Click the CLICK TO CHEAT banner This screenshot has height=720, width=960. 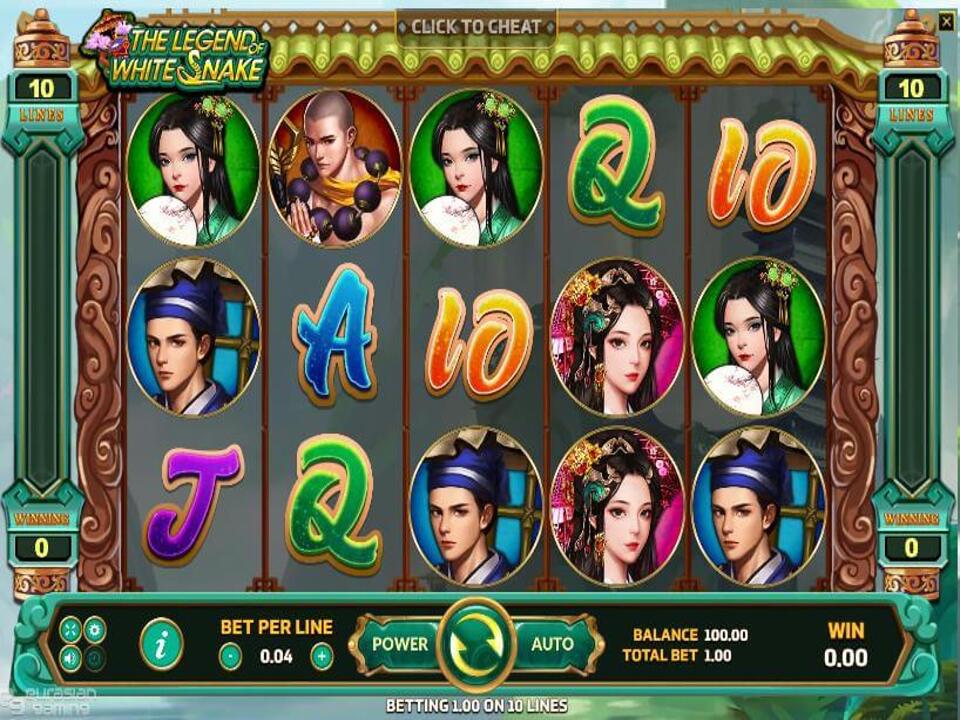point(476,27)
